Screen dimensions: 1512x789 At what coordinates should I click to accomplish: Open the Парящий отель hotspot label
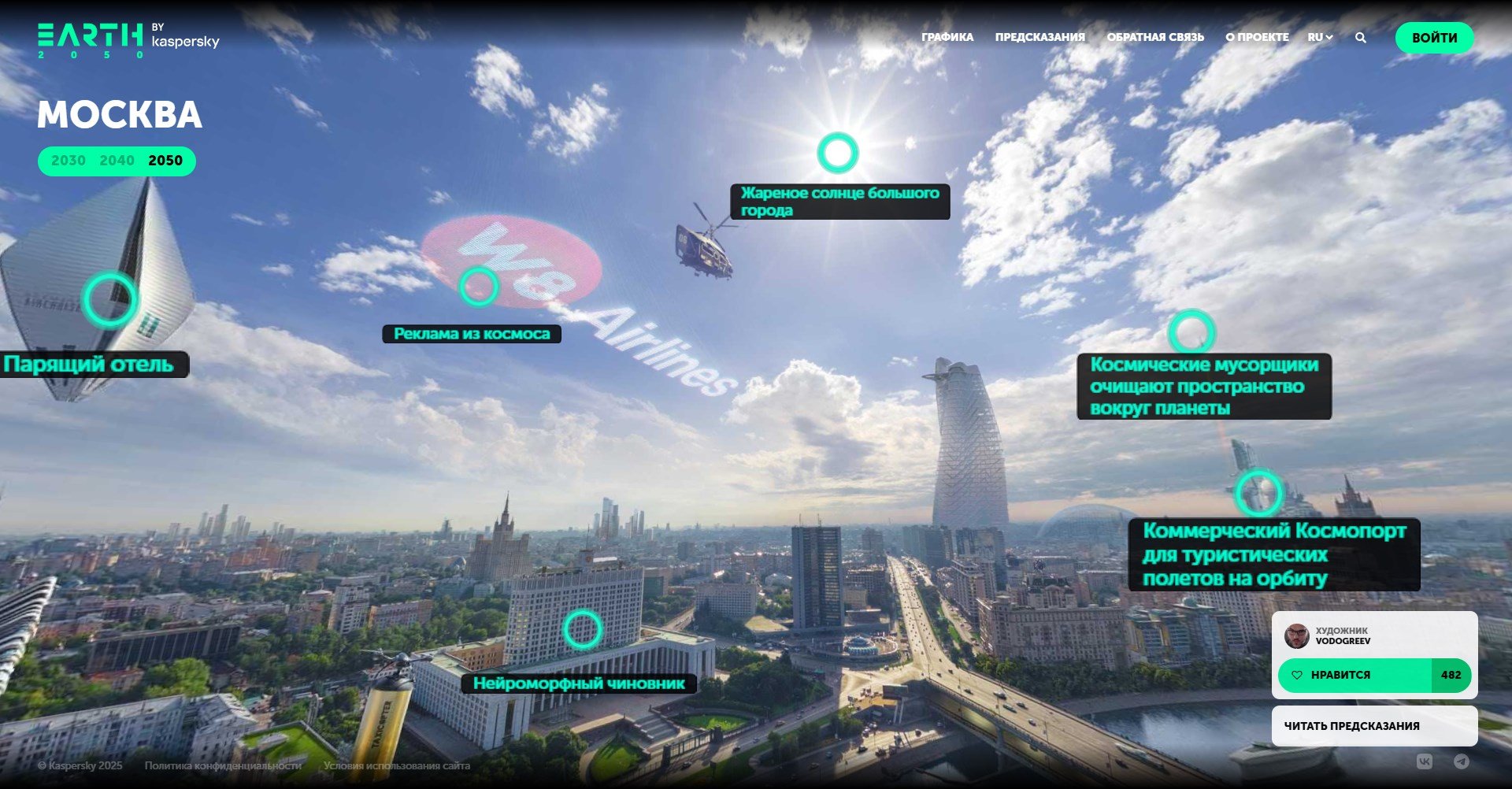pos(89,365)
